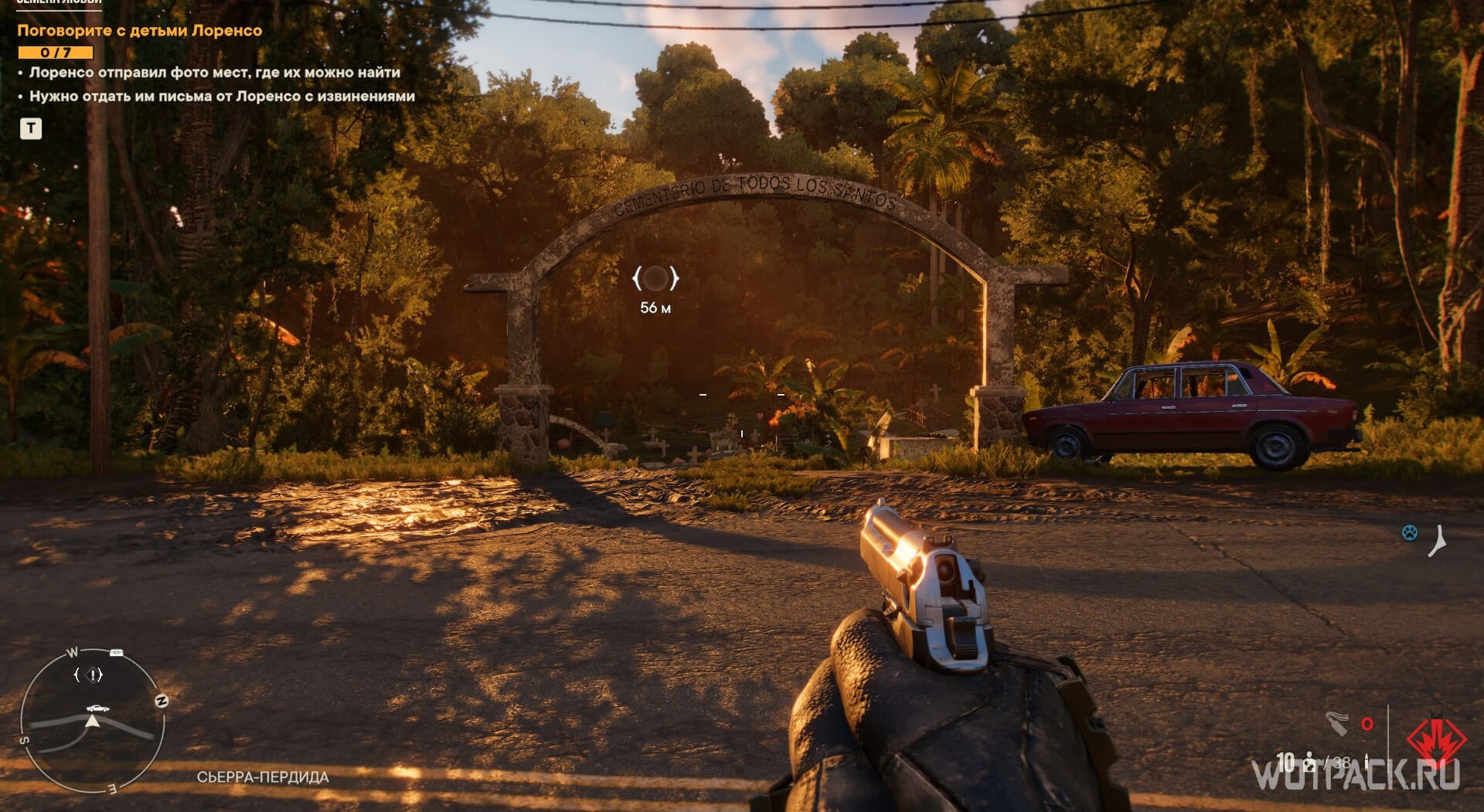Screen dimensions: 1484x812
Task: Click the car icon on the minimap
Action: 97,708
